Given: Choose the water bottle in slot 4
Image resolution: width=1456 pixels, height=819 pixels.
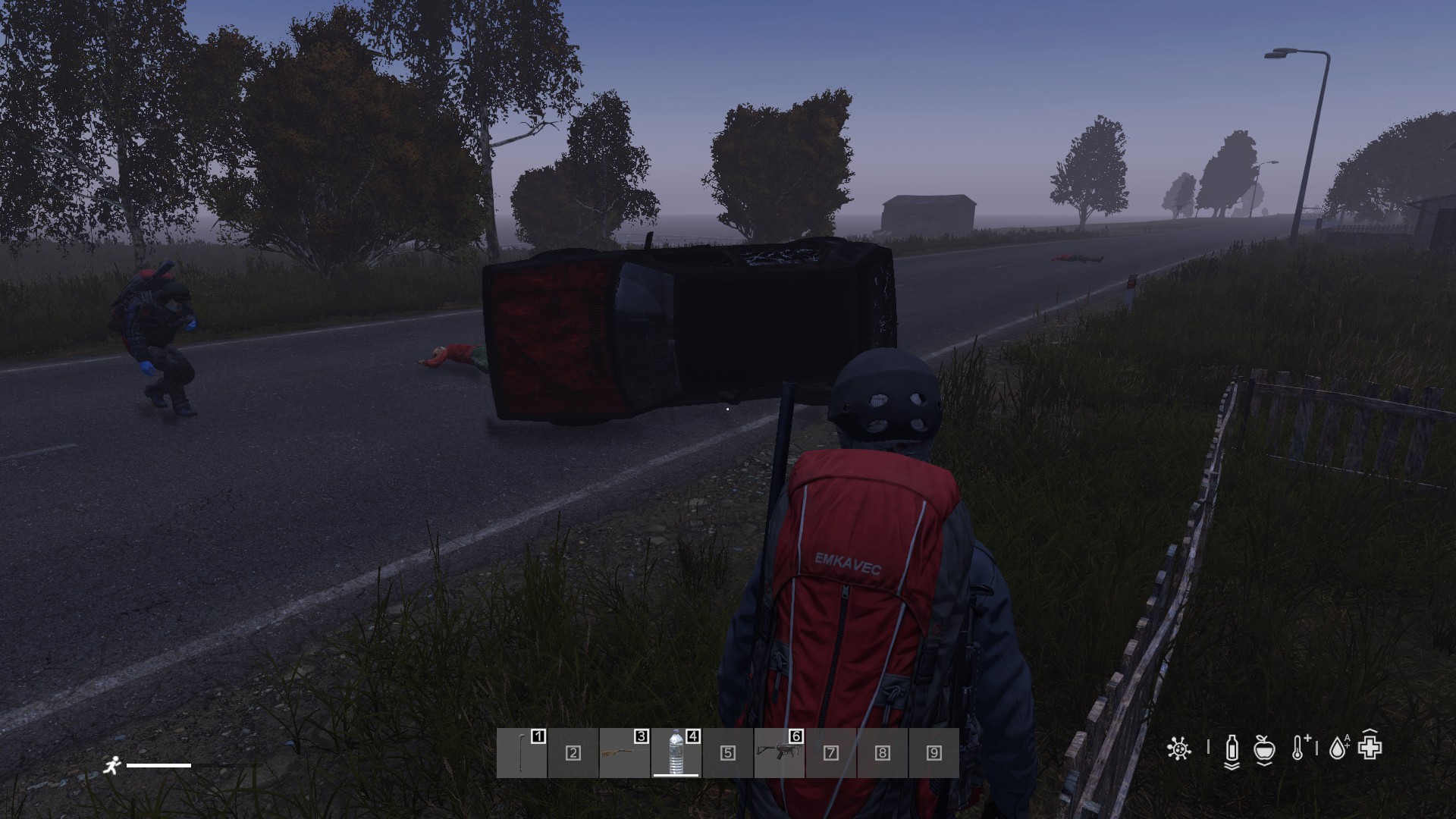Looking at the screenshot, I should click(676, 753).
